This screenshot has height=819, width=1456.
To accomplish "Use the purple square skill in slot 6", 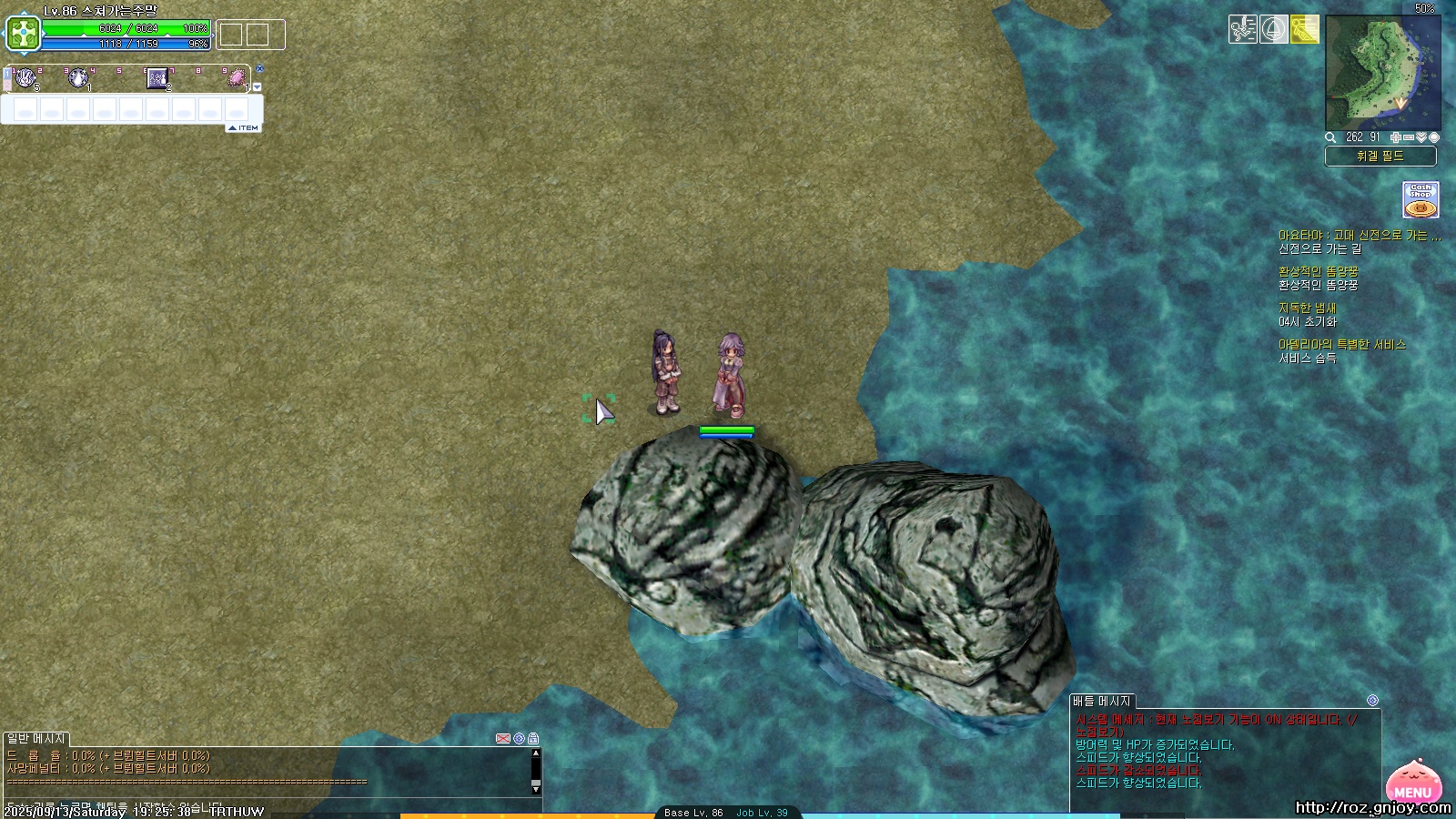I will (157, 78).
